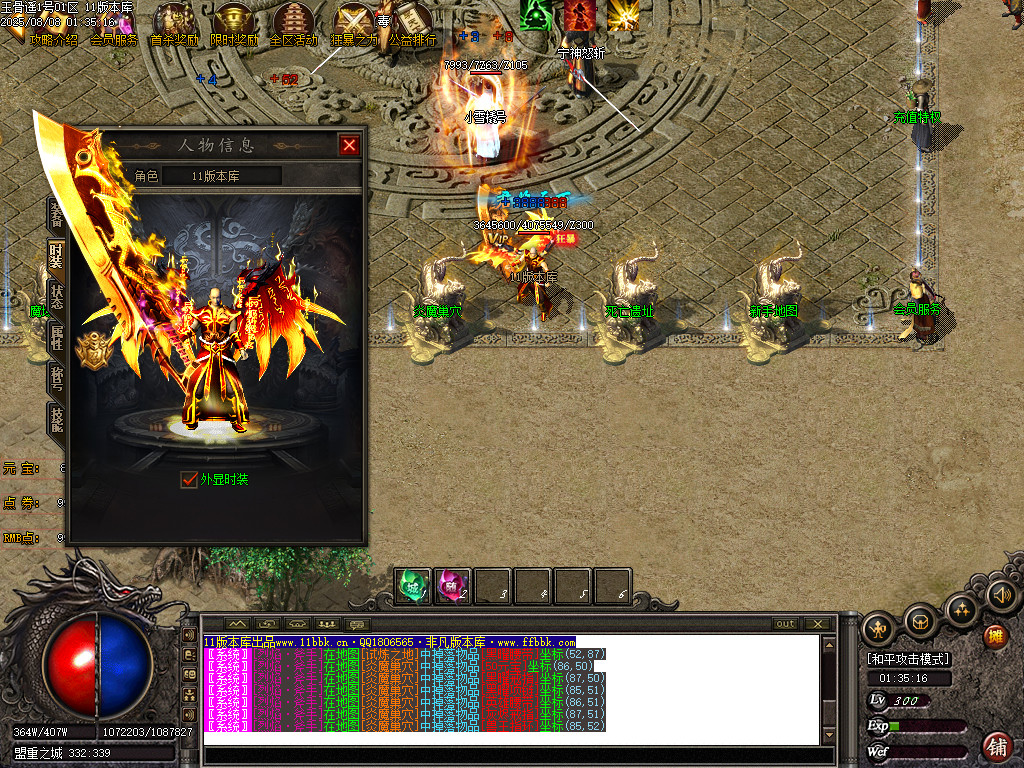Select the 时装 costume tab
Screen dimensions: 1024x768
56,254
